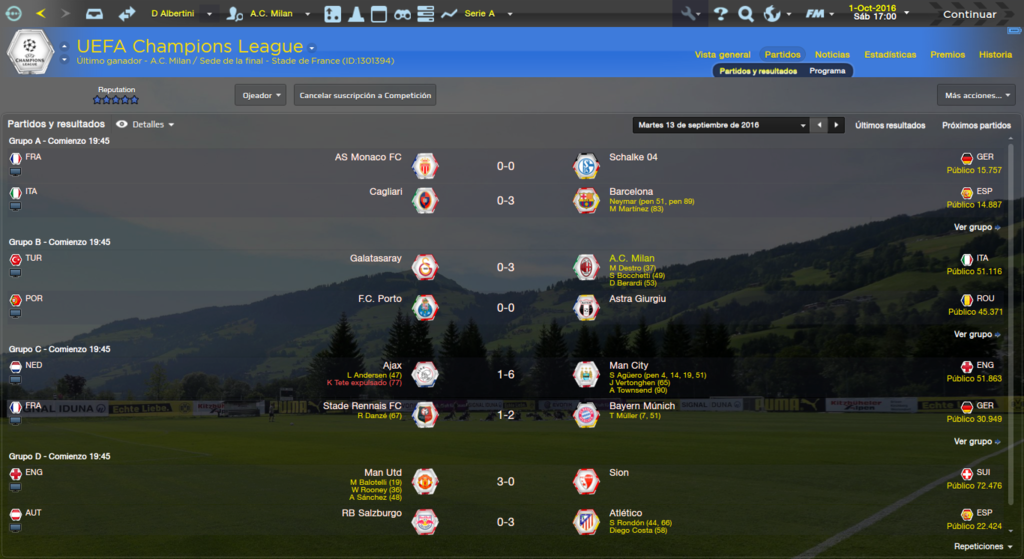Screen dimensions: 1024x559
Task: Open the help question mark icon
Action: (x=720, y=14)
